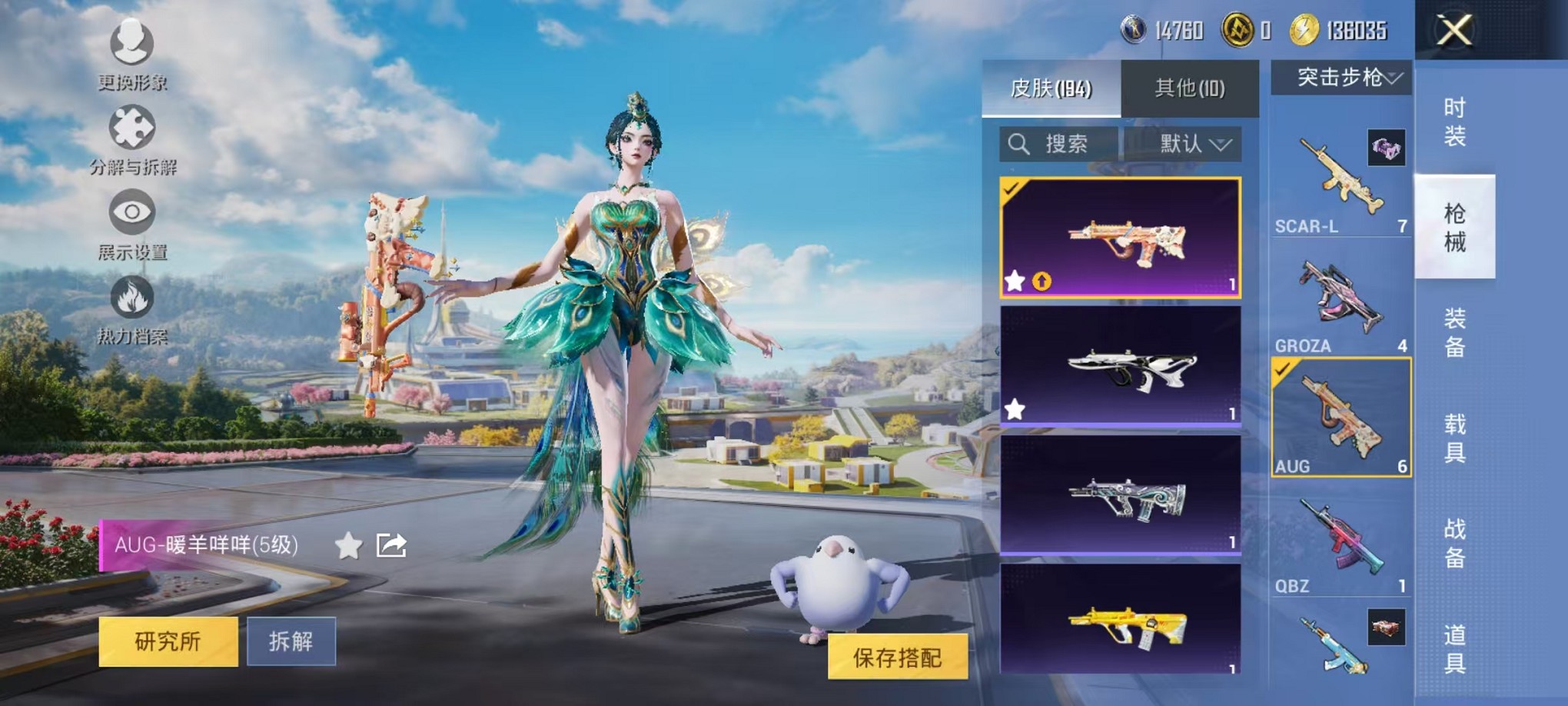The width and height of the screenshot is (1568, 706).
Task: Open the 研究所 research lab
Action: coord(168,641)
